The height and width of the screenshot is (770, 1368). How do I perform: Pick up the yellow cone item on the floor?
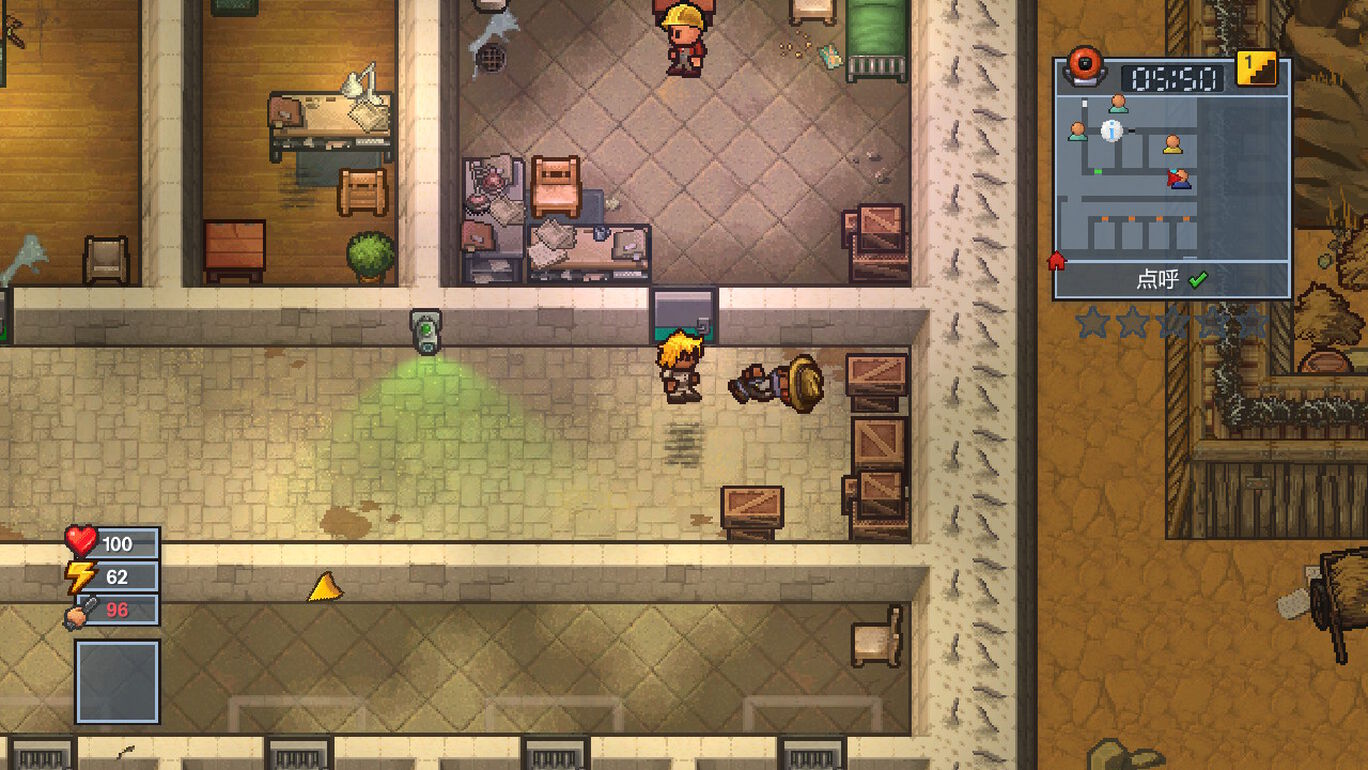click(x=323, y=586)
